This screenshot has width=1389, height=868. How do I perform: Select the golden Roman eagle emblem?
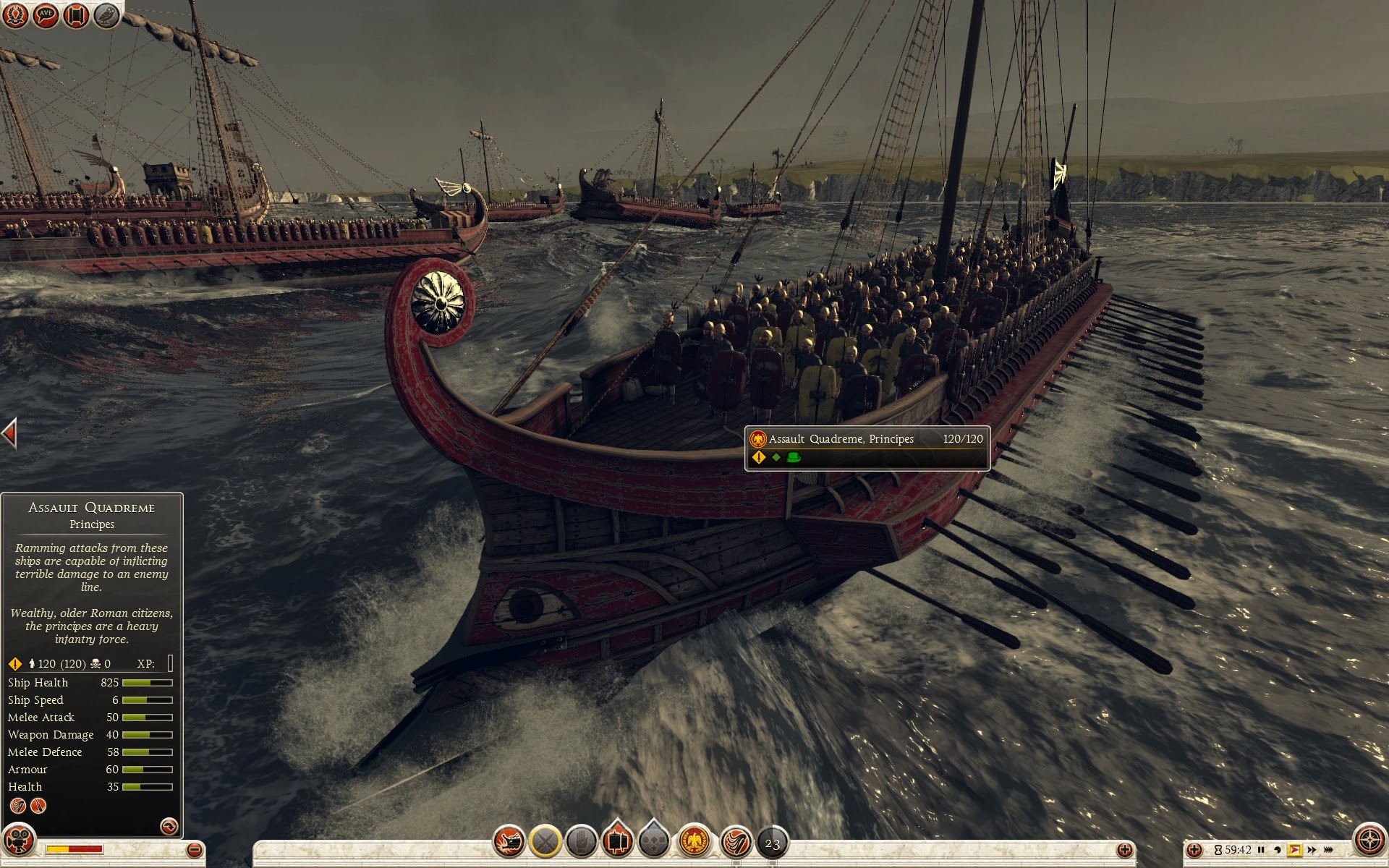click(x=695, y=842)
